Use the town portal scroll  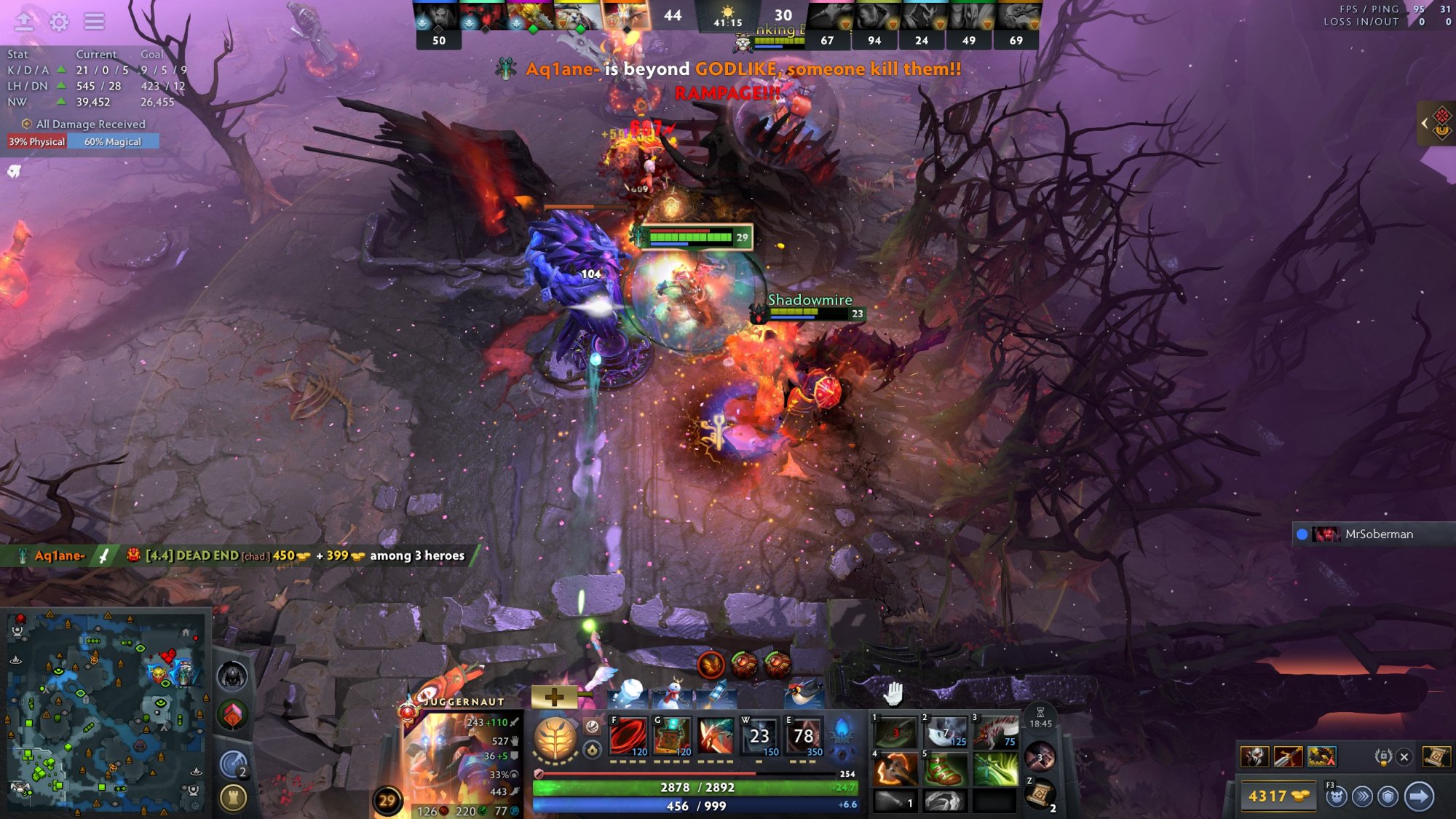coord(1041,794)
